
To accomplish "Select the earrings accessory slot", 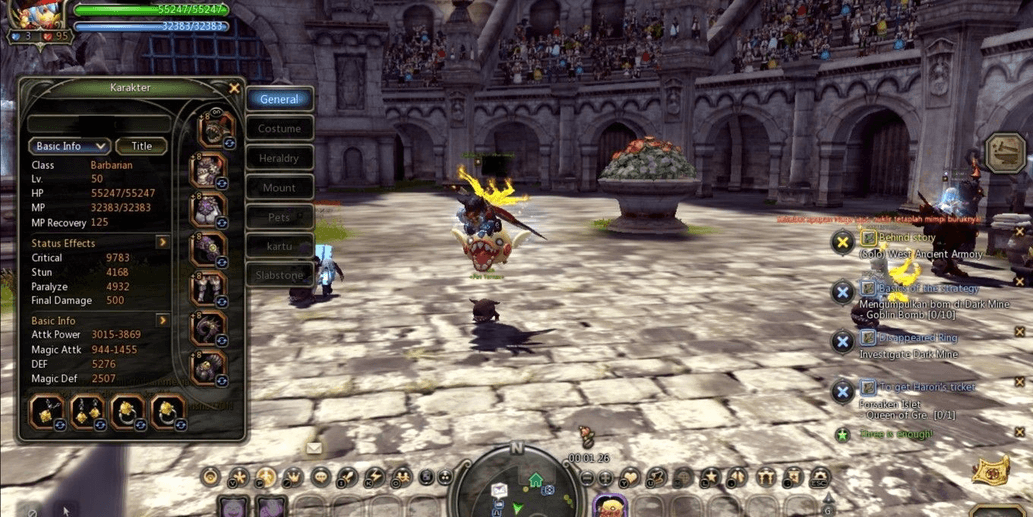I will pyautogui.click(x=87, y=411).
